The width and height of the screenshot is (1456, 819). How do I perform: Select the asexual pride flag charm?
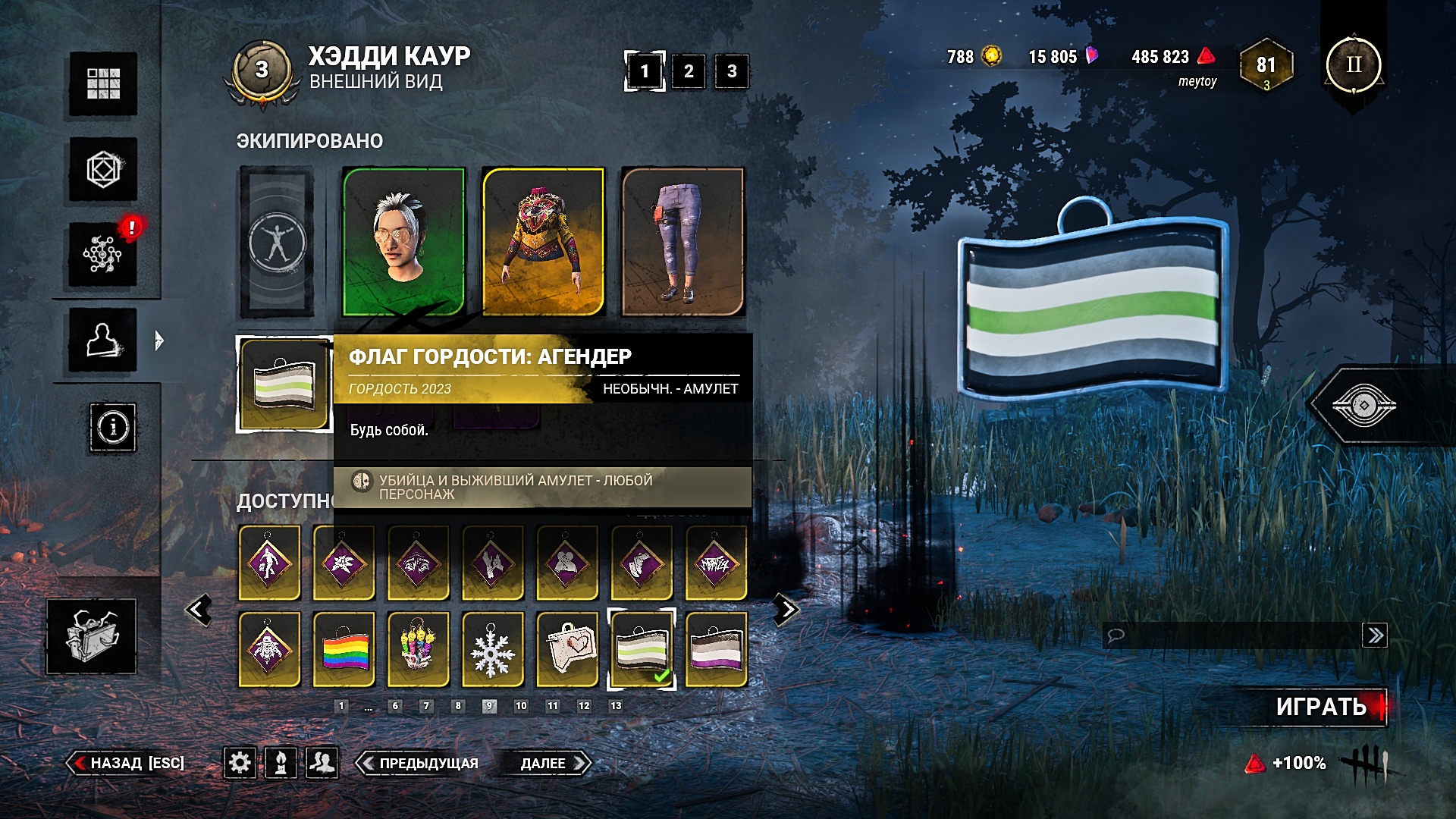pyautogui.click(x=716, y=650)
